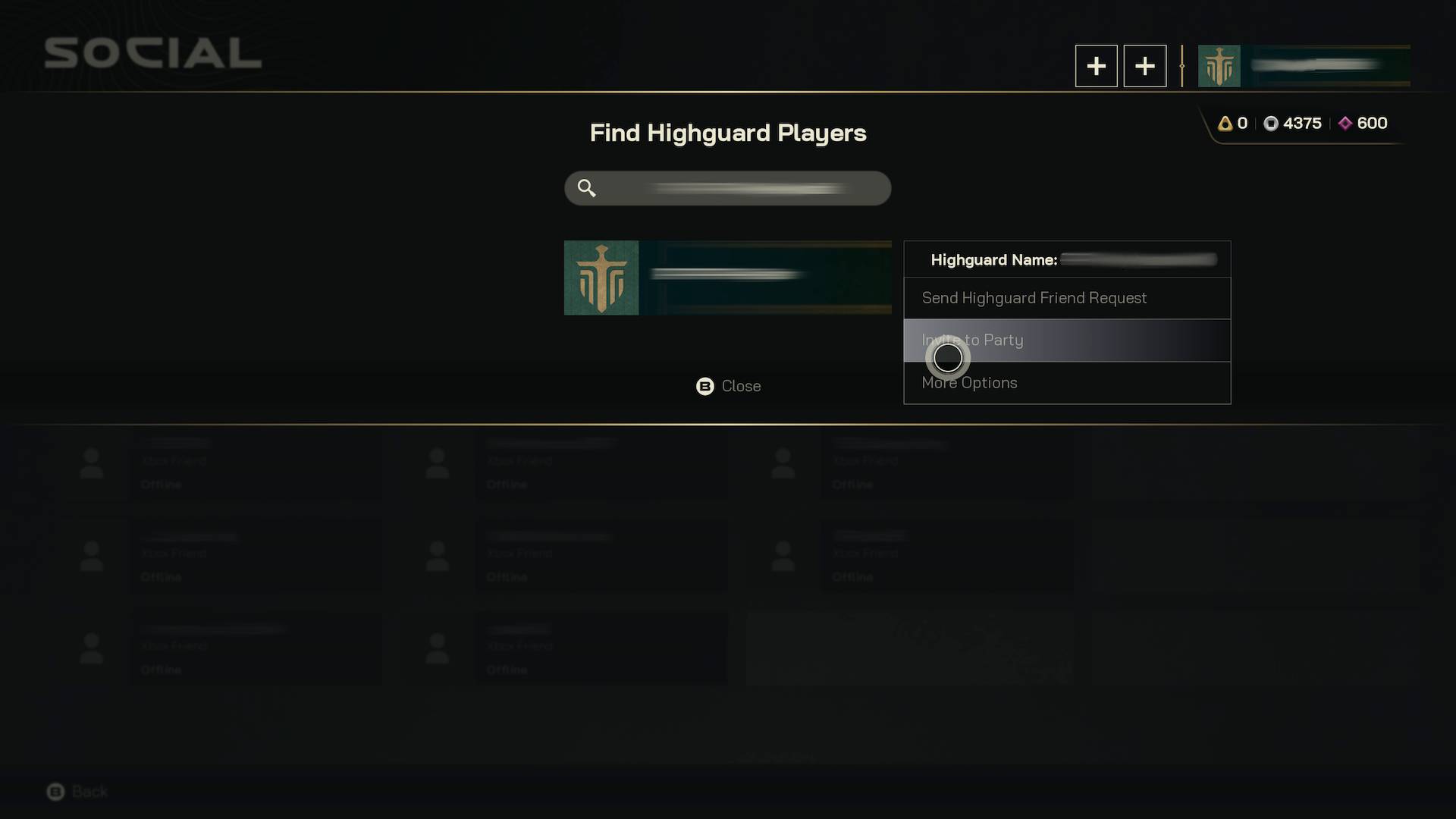Open More Options in the context menu
This screenshot has height=819, width=1456.
click(969, 382)
